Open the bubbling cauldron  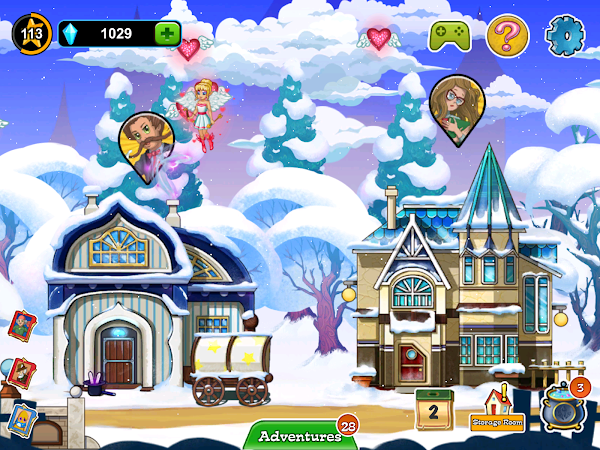click(562, 410)
